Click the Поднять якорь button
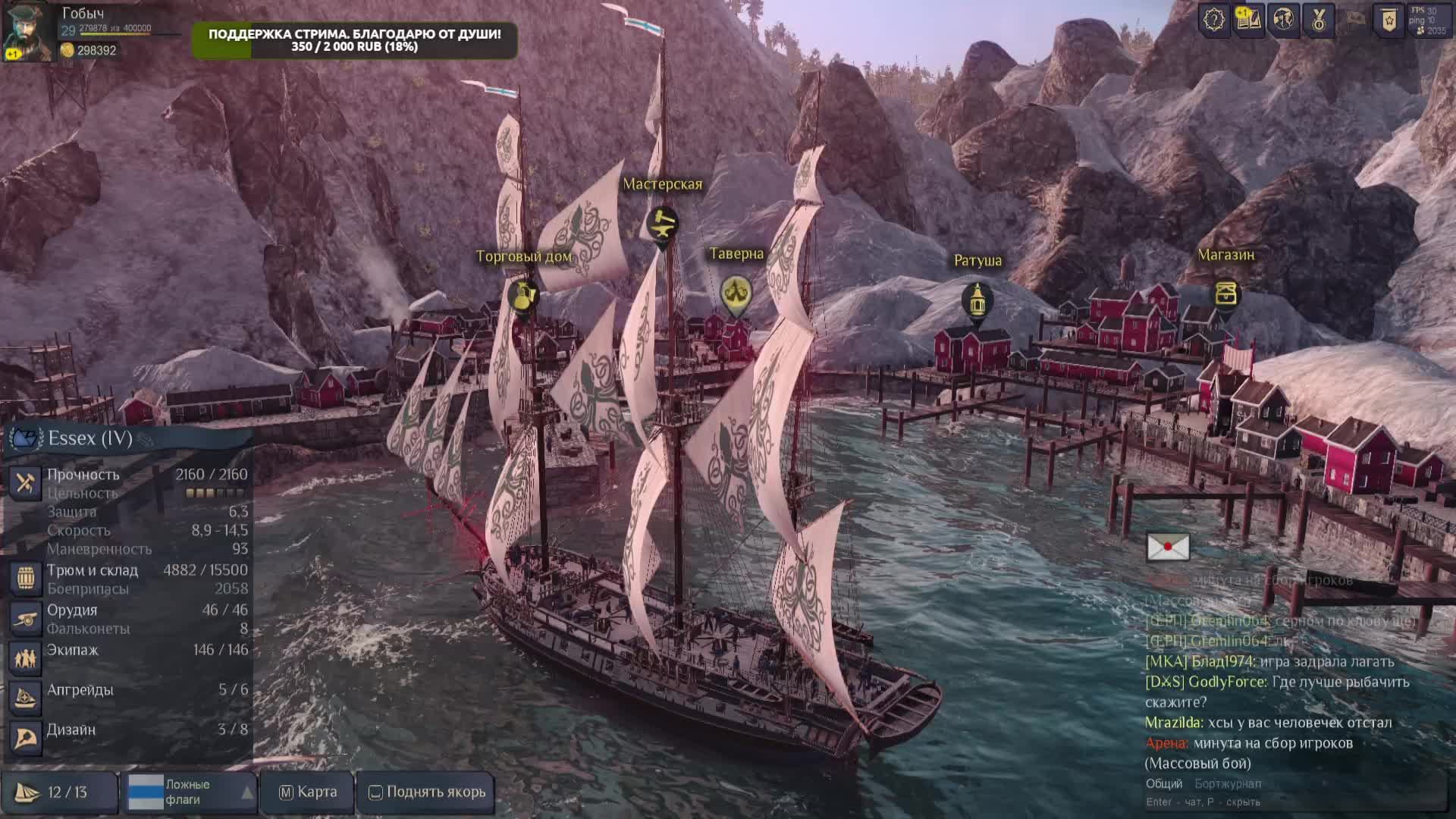 pyautogui.click(x=427, y=792)
